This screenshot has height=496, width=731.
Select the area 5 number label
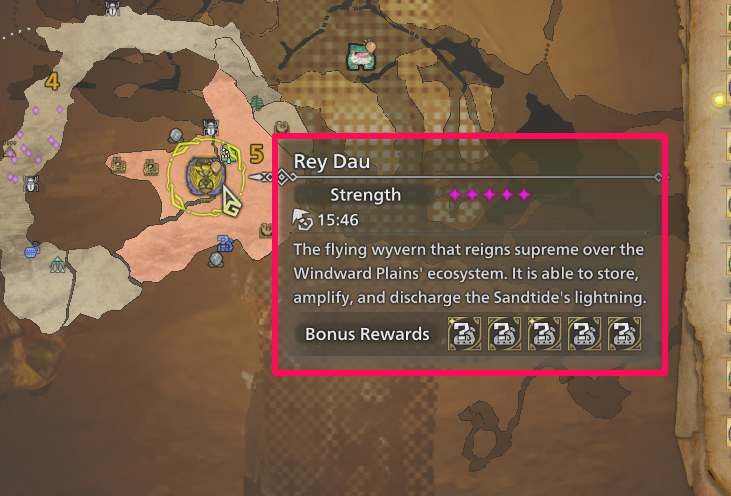[255, 154]
